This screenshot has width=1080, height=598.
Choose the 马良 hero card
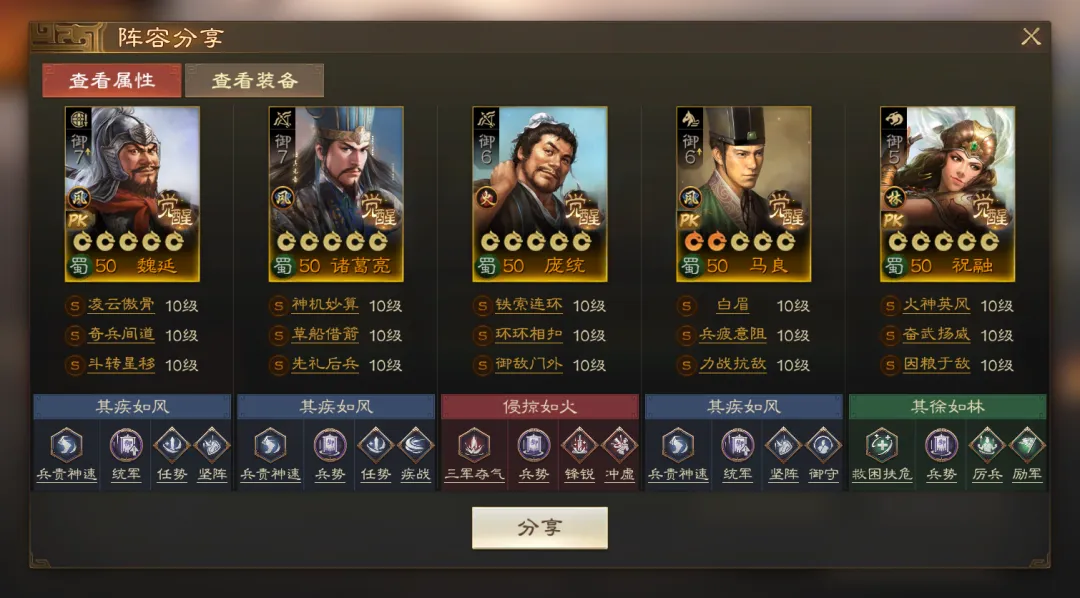(743, 194)
